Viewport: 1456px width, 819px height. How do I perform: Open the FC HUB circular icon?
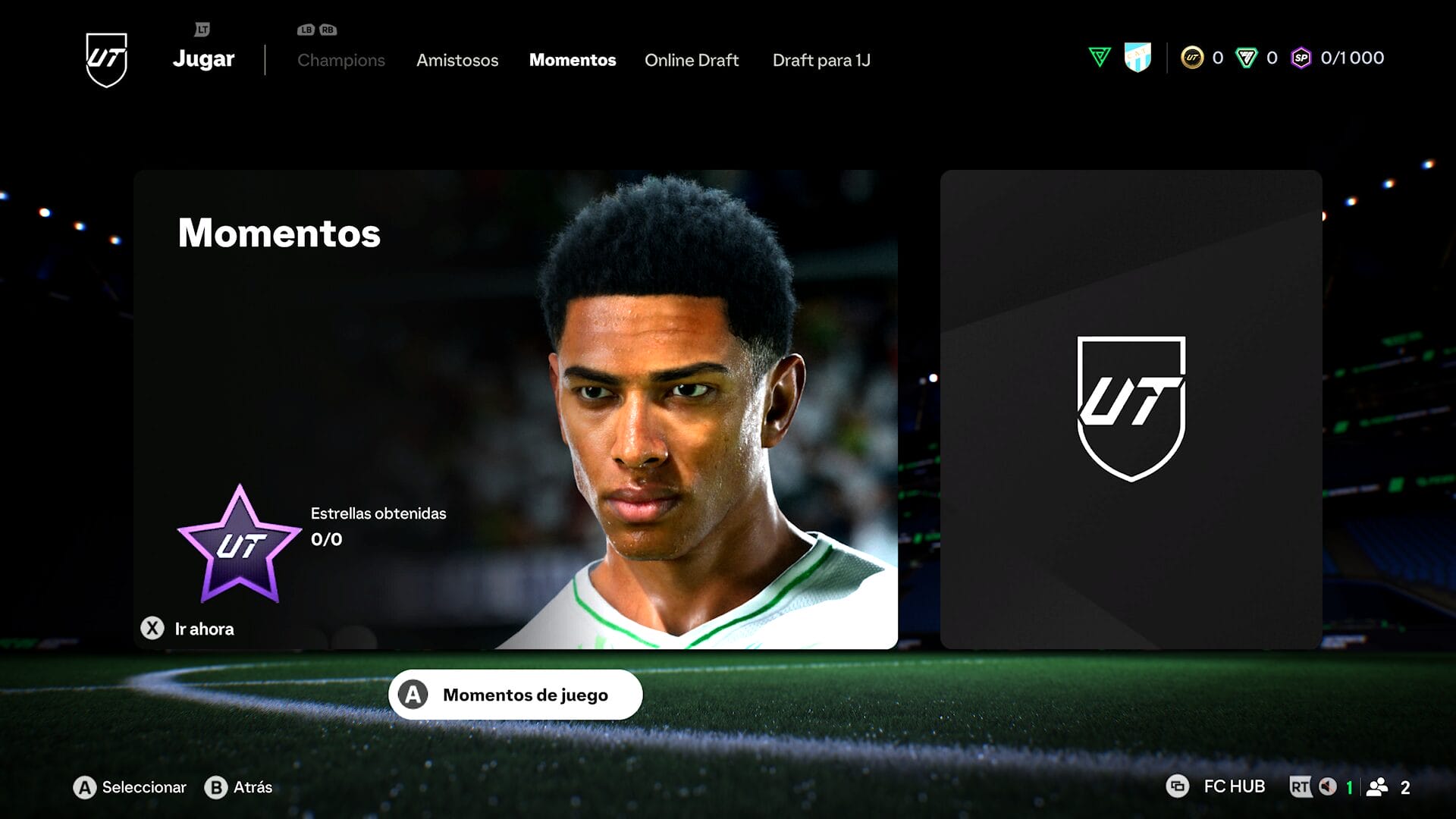coord(1180,786)
